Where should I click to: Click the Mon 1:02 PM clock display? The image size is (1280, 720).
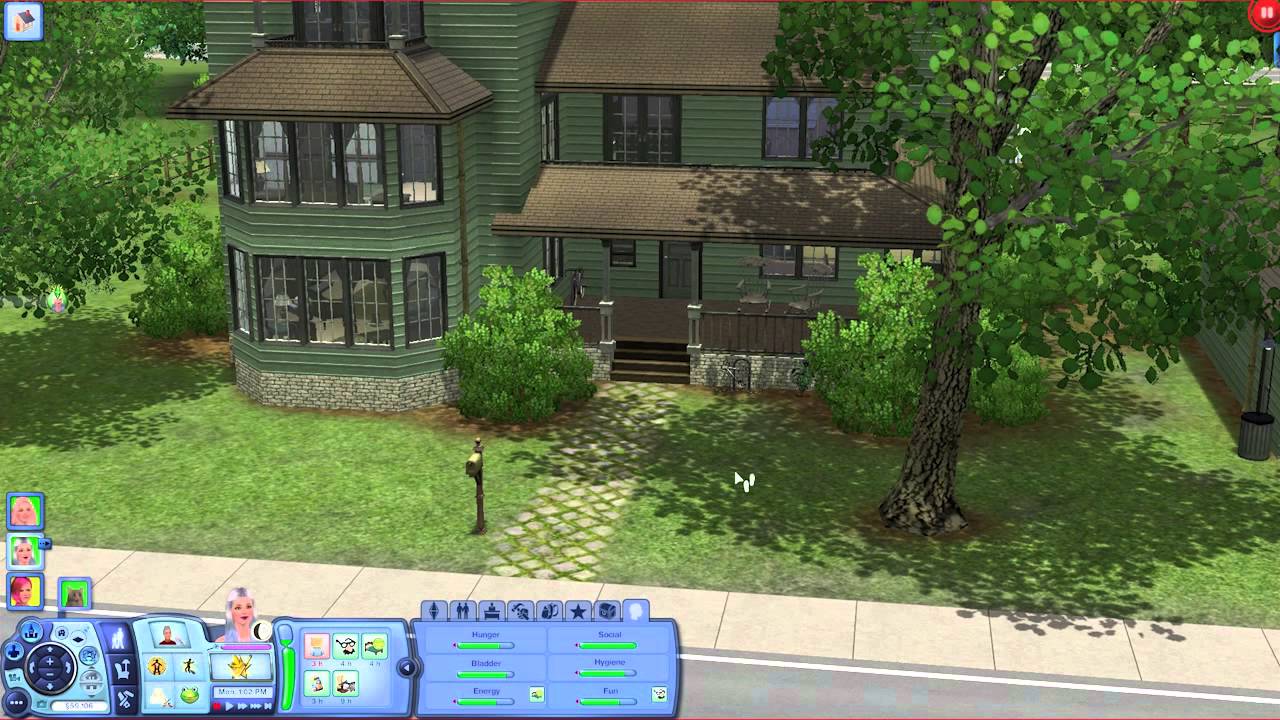pos(243,692)
